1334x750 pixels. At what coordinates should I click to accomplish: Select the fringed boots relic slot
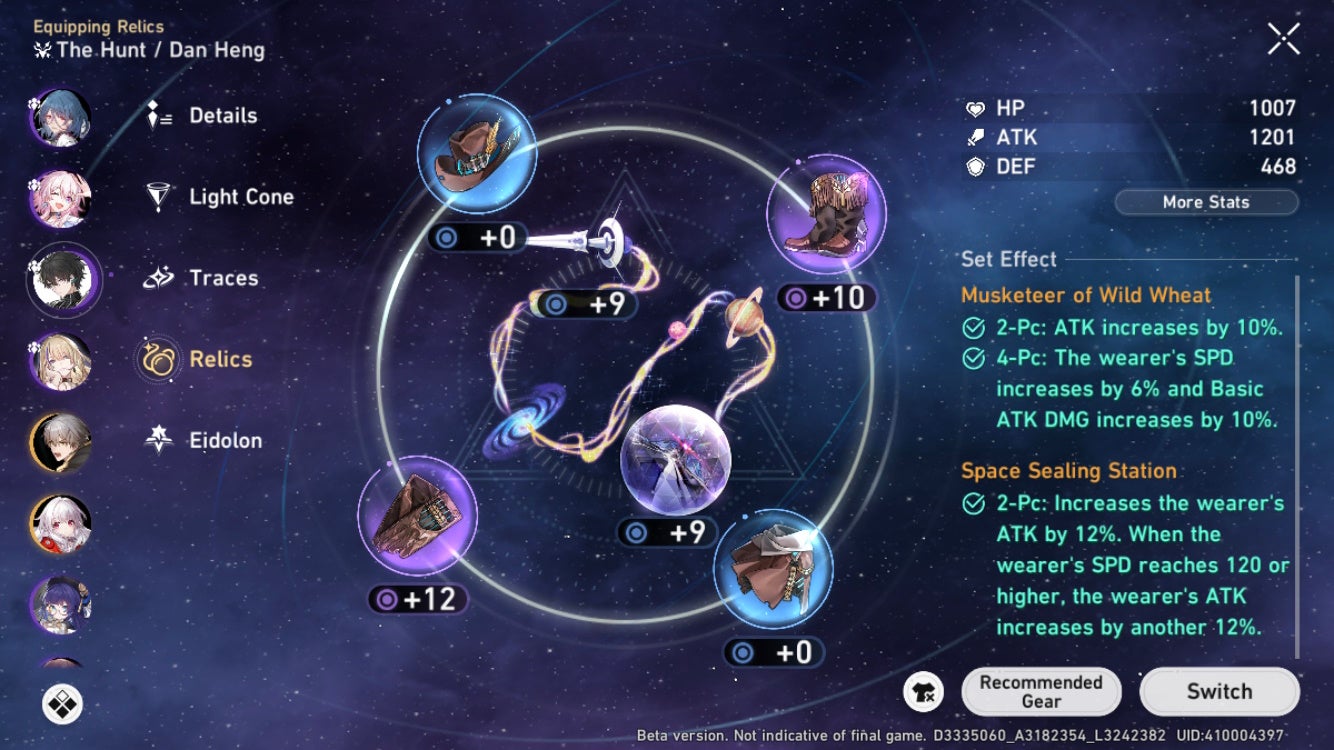[x=826, y=214]
